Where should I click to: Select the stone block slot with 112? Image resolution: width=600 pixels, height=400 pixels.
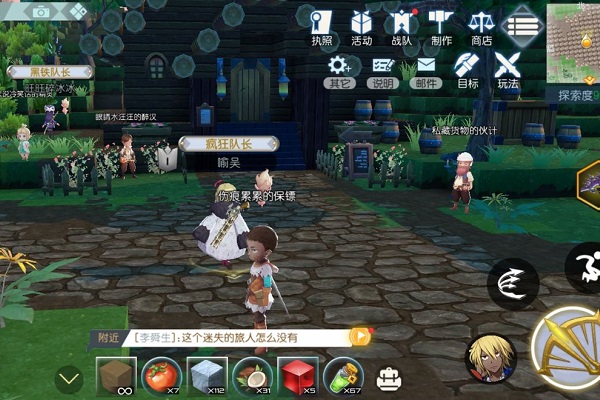[x=207, y=376]
